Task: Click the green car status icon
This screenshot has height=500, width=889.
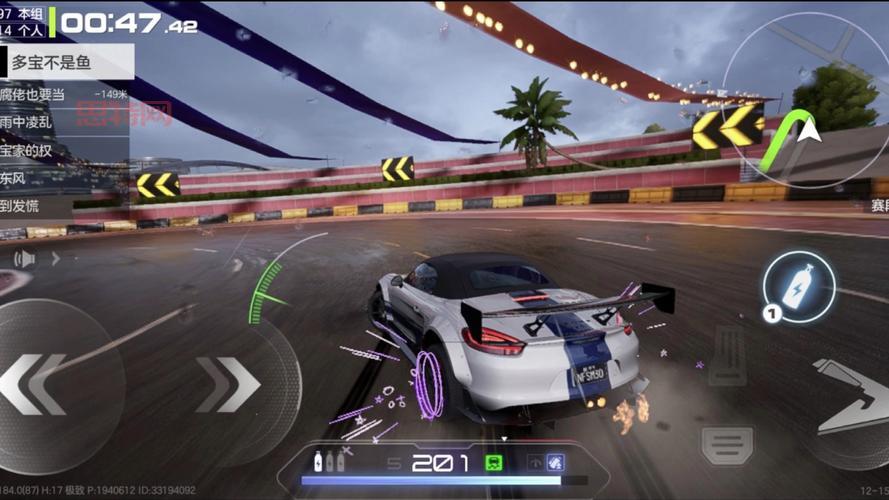Action: coord(493,463)
